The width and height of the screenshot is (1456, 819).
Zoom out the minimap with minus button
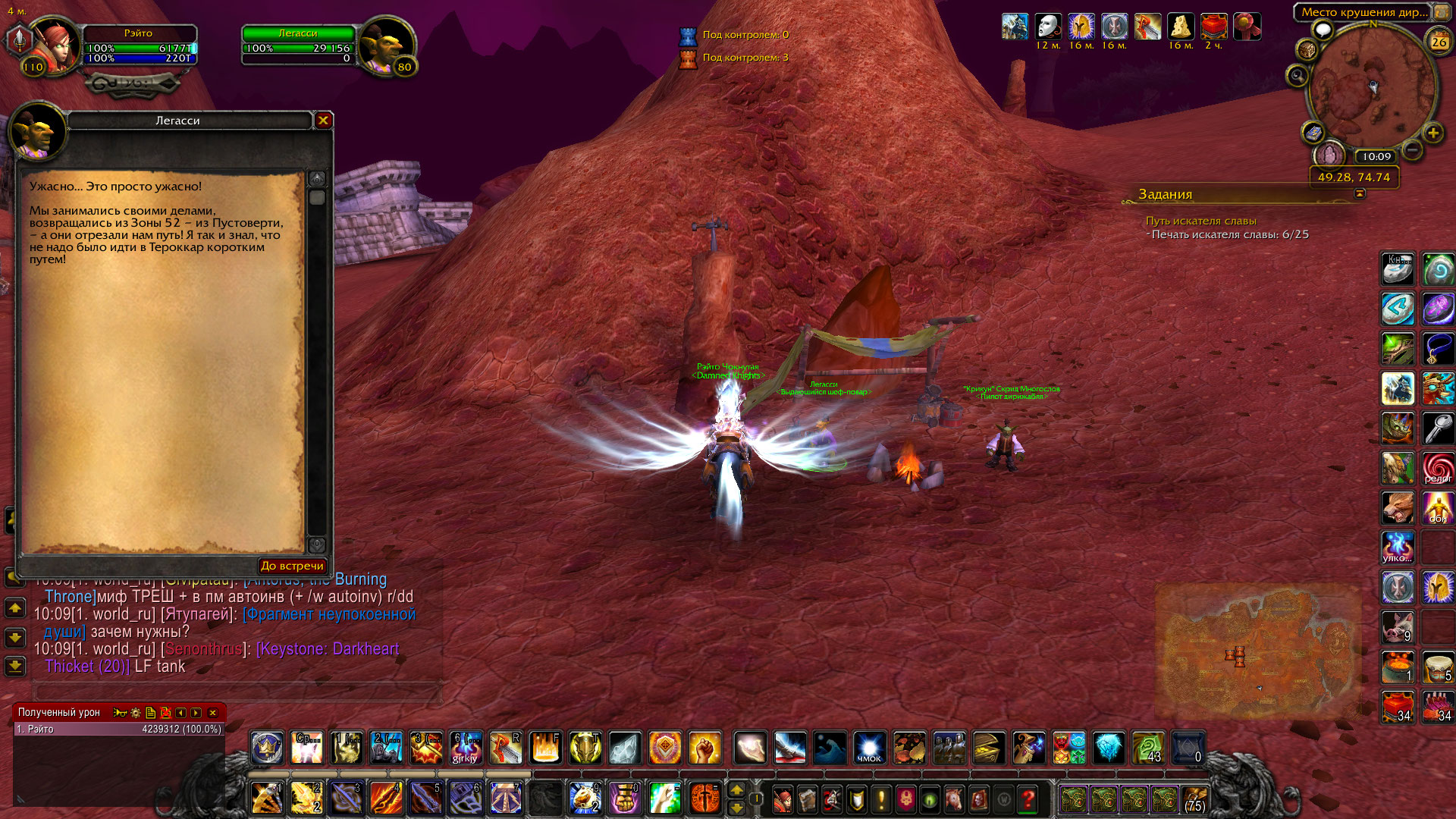[x=1412, y=150]
